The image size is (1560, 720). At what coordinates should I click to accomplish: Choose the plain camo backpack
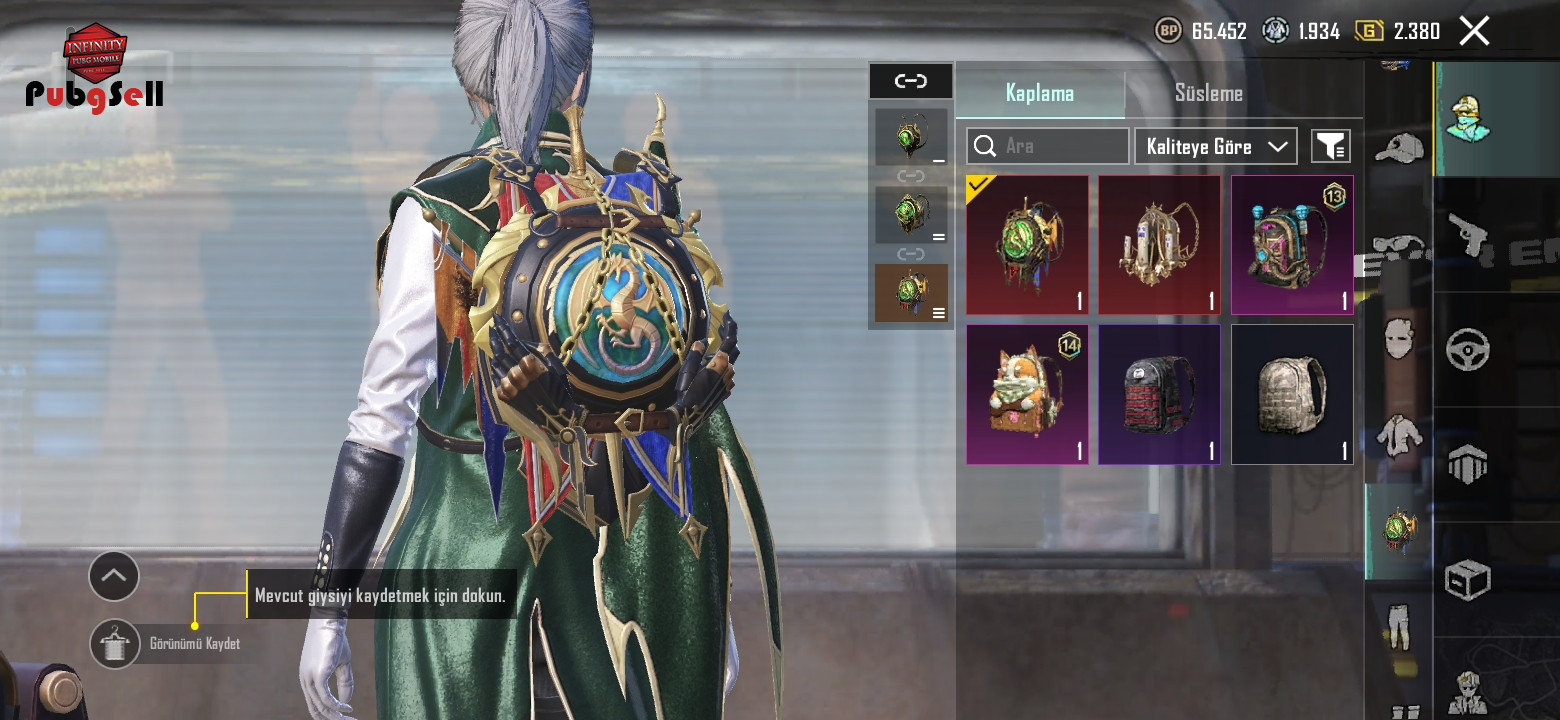click(1291, 394)
